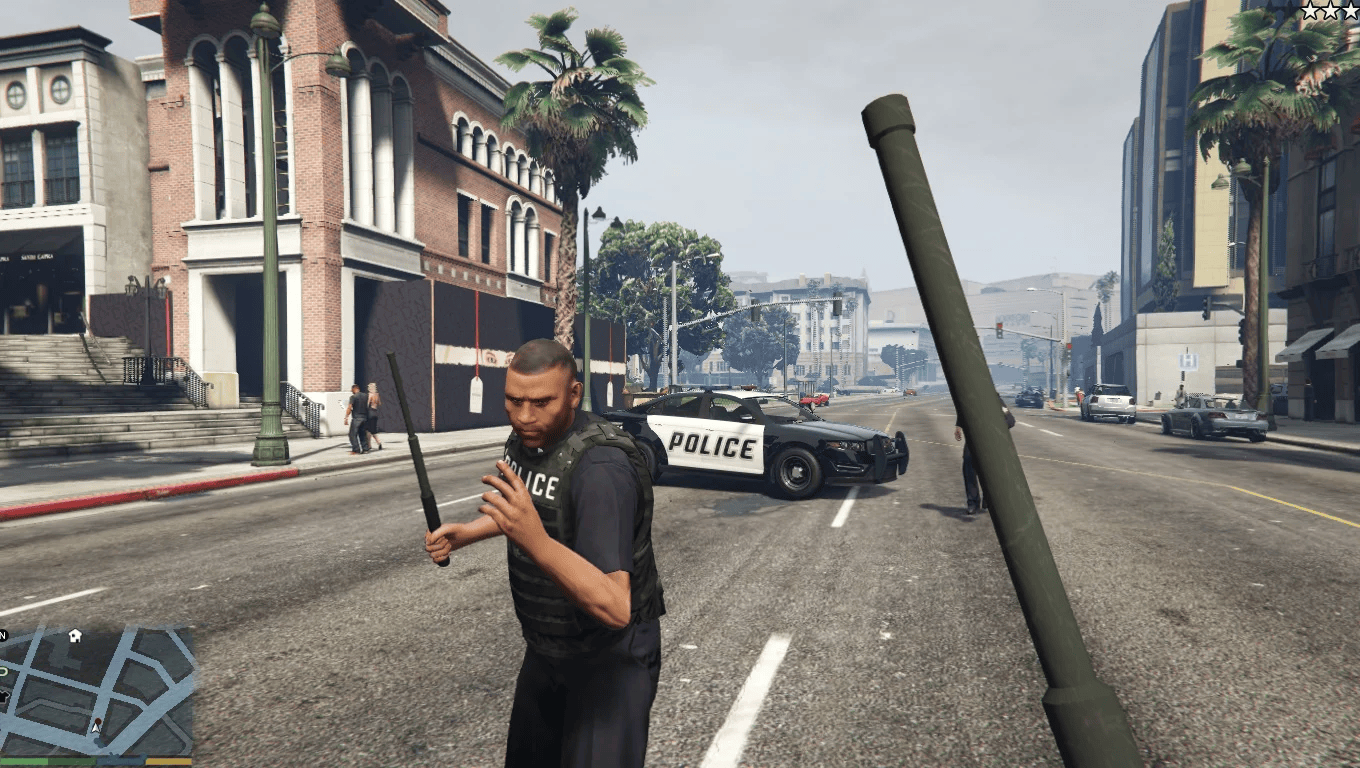1360x768 pixels.
Task: Click the north N marker on the minimap
Action: pyautogui.click(x=3, y=635)
